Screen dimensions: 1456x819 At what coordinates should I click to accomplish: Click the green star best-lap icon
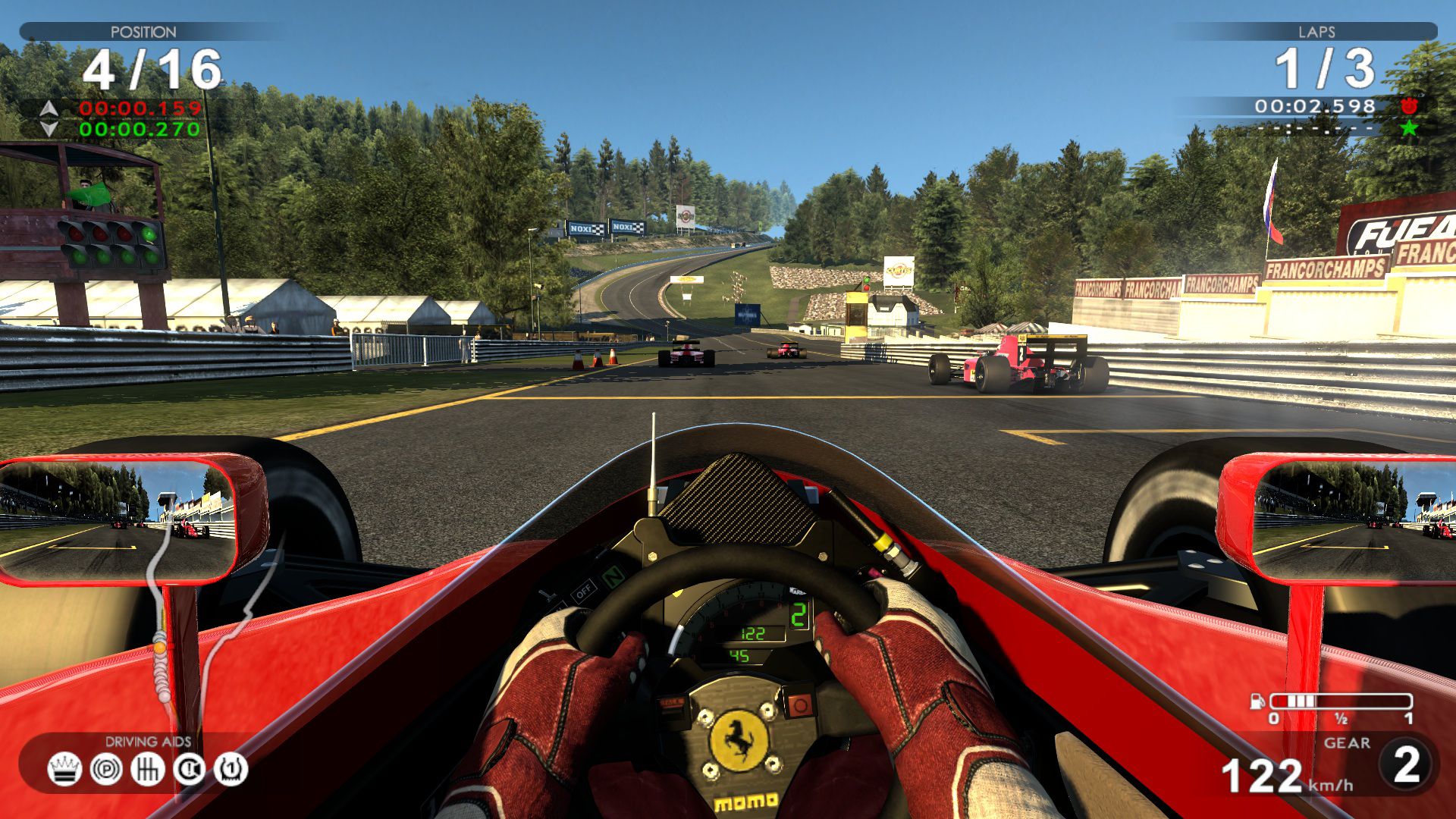coord(1408,129)
